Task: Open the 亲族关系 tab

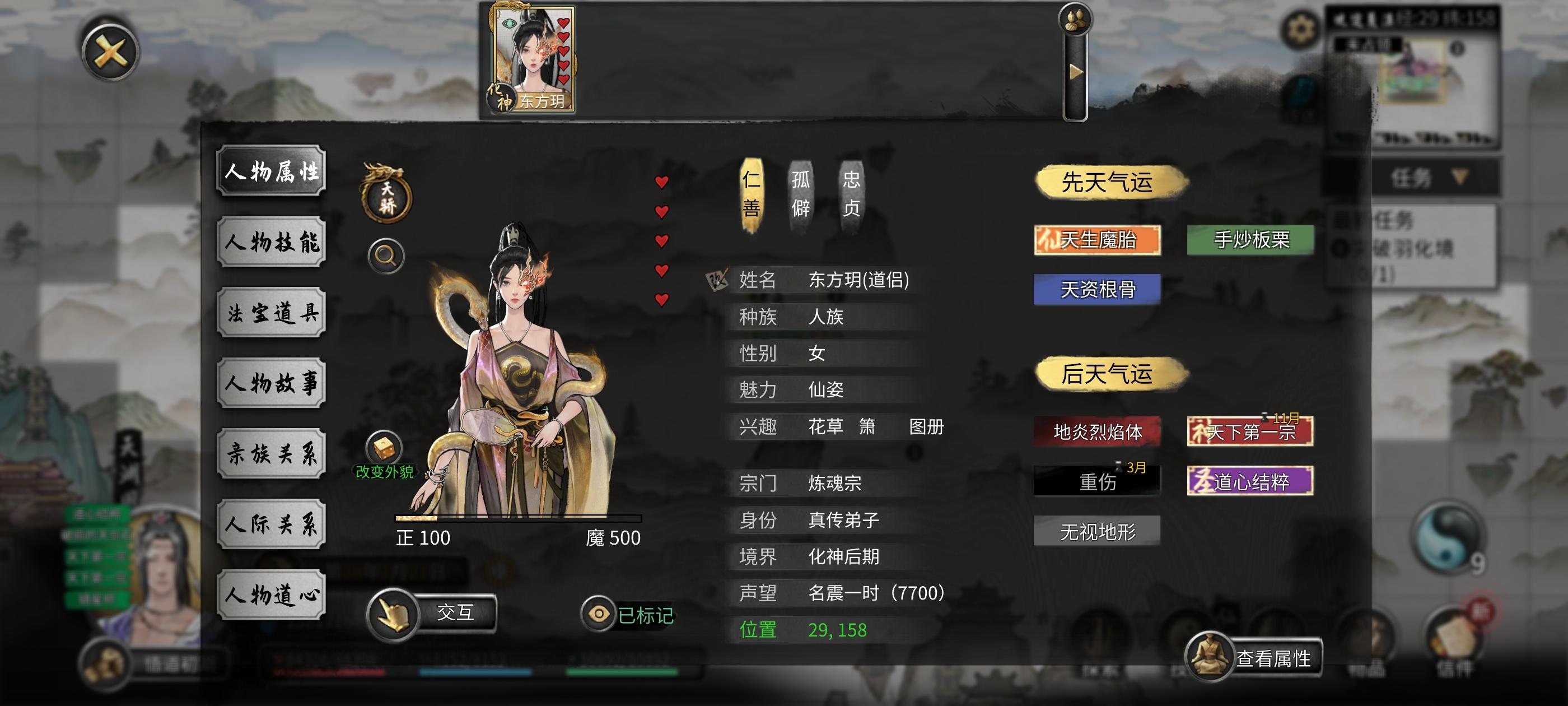Action: point(270,453)
